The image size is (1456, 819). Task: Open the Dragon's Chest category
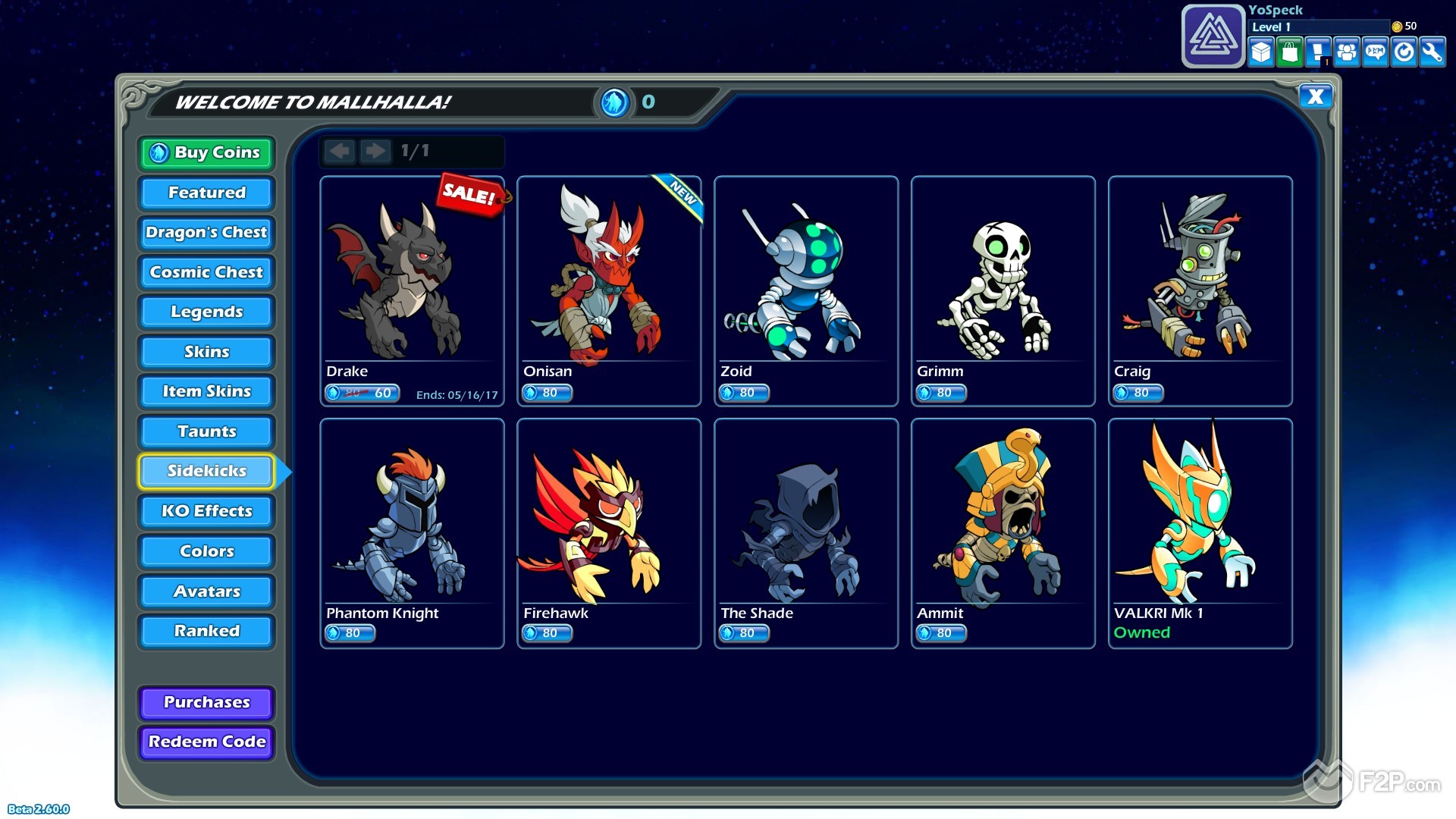pyautogui.click(x=206, y=232)
